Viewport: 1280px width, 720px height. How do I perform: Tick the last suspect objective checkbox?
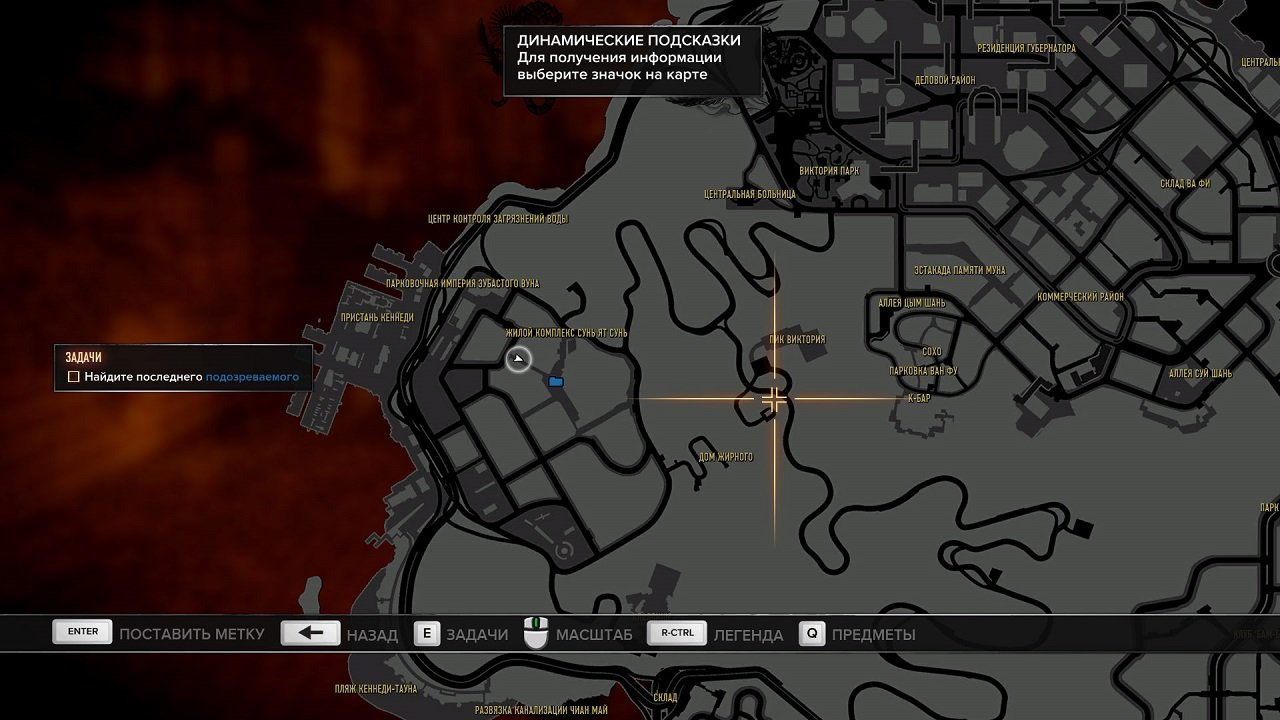point(73,377)
